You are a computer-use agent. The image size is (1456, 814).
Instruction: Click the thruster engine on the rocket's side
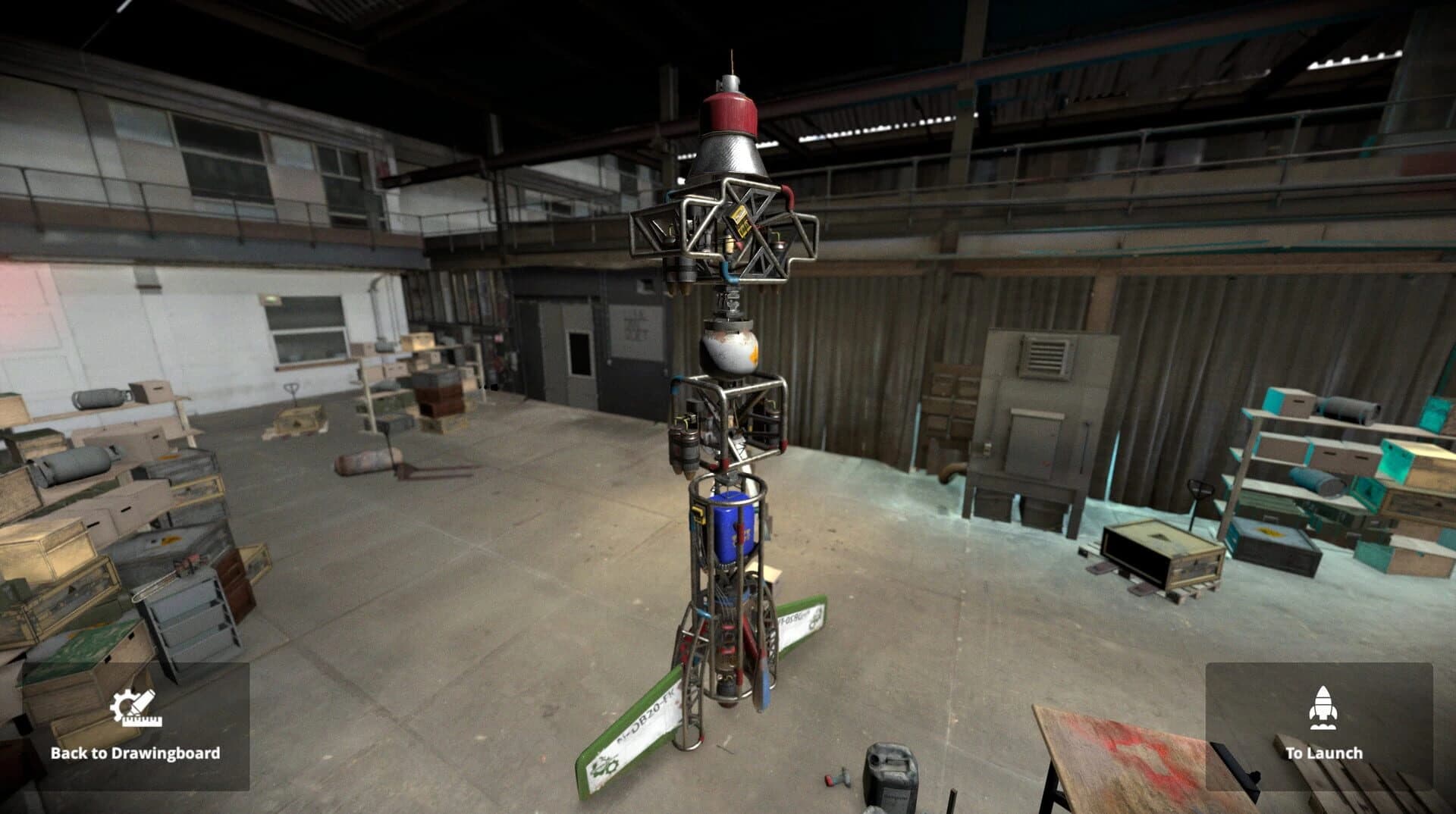coord(687,447)
